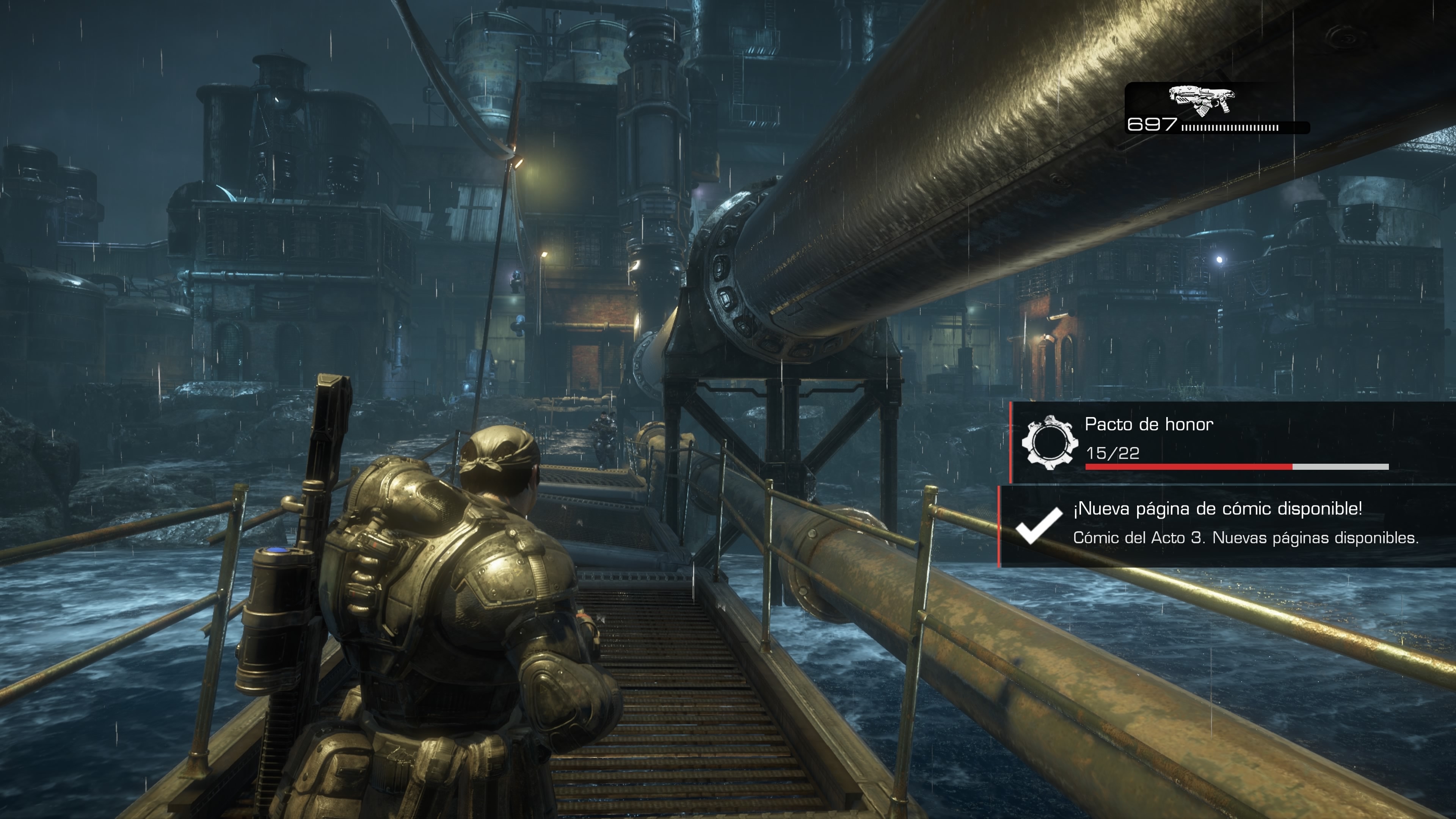Click the checkmark on the comic notification
The width and height of the screenshot is (1456, 819).
click(x=1038, y=526)
